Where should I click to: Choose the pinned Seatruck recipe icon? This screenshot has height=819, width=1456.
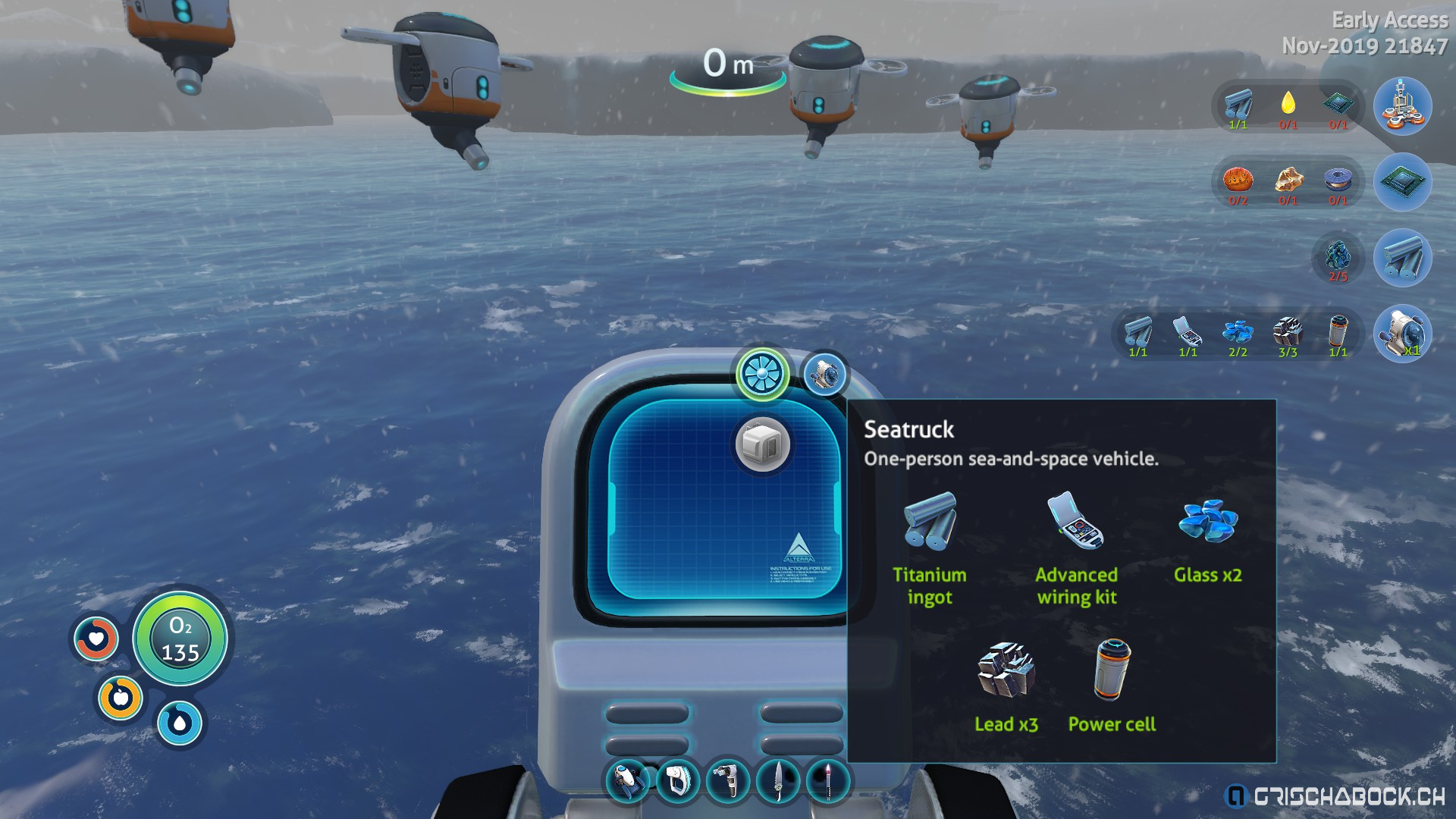click(1402, 334)
